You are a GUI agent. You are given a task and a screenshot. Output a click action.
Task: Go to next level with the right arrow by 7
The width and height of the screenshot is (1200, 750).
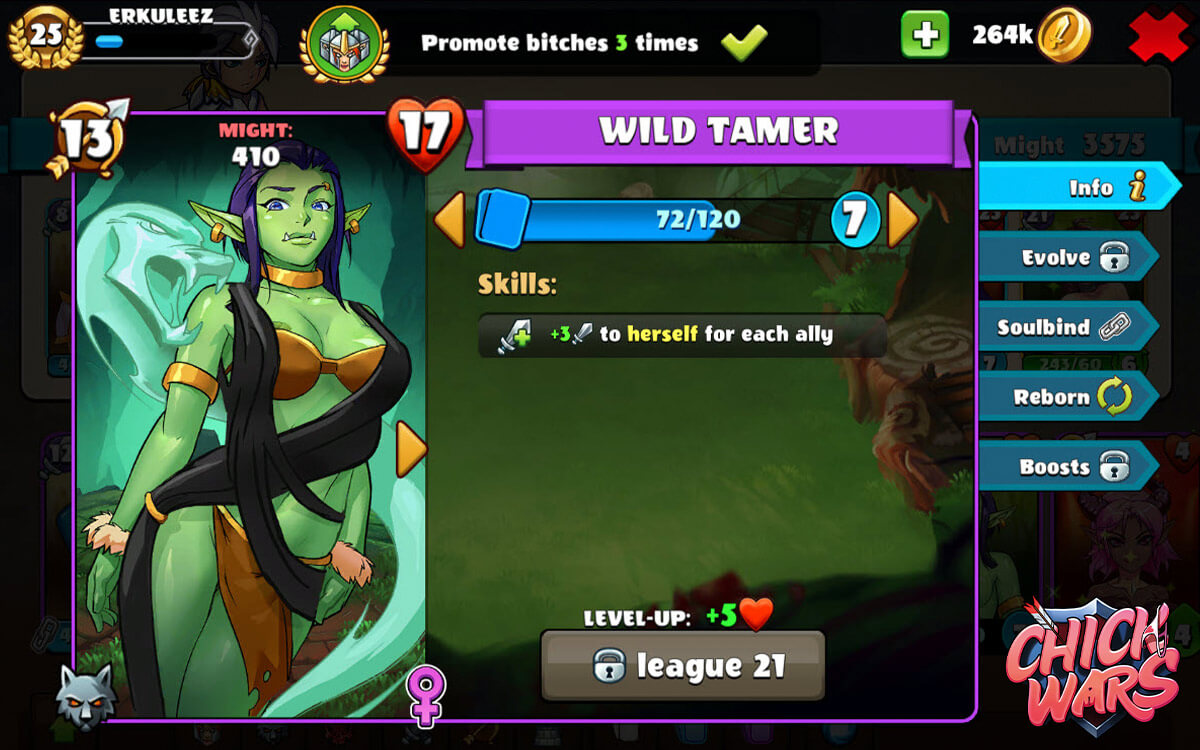902,219
